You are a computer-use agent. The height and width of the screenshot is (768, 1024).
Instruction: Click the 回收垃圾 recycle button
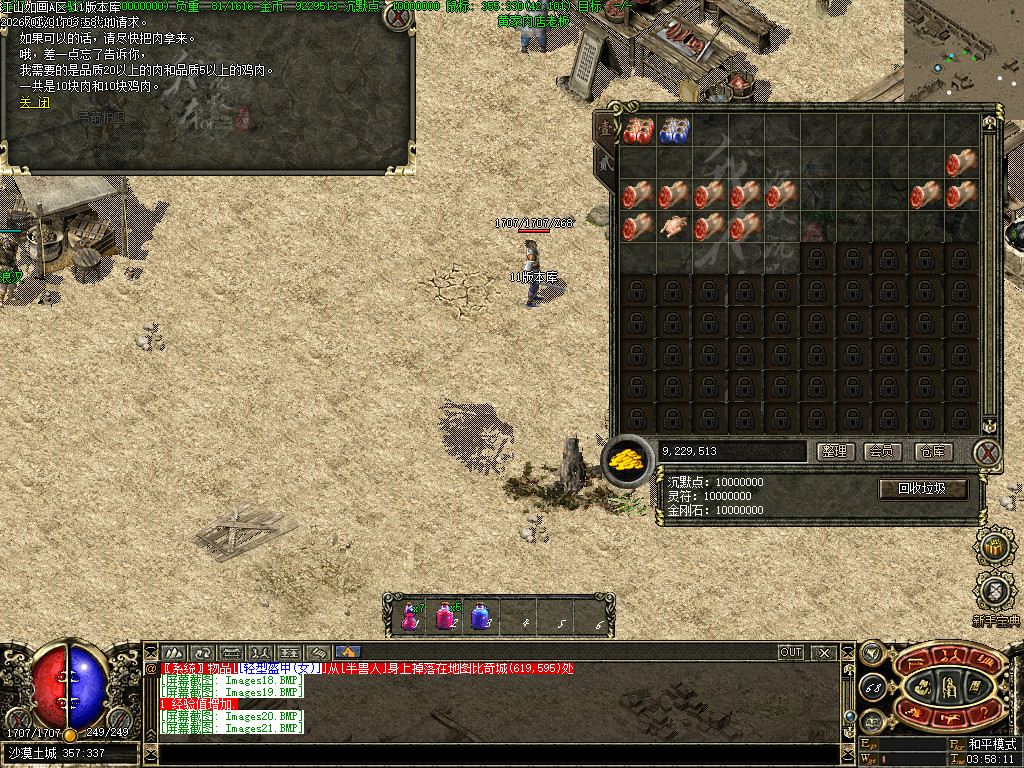pyautogui.click(x=923, y=489)
